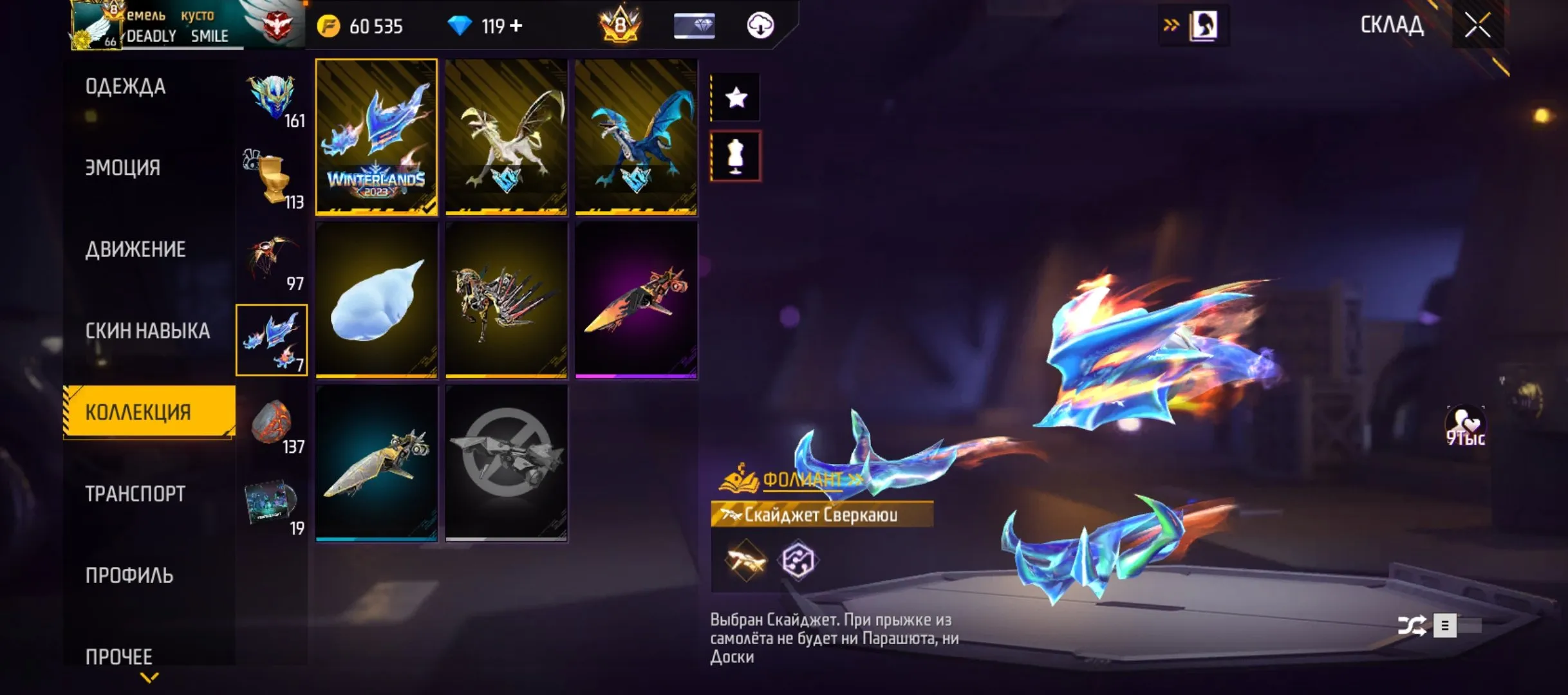1568x695 pixels.
Task: Open the ФОЛИАНТ tome link
Action: click(802, 479)
